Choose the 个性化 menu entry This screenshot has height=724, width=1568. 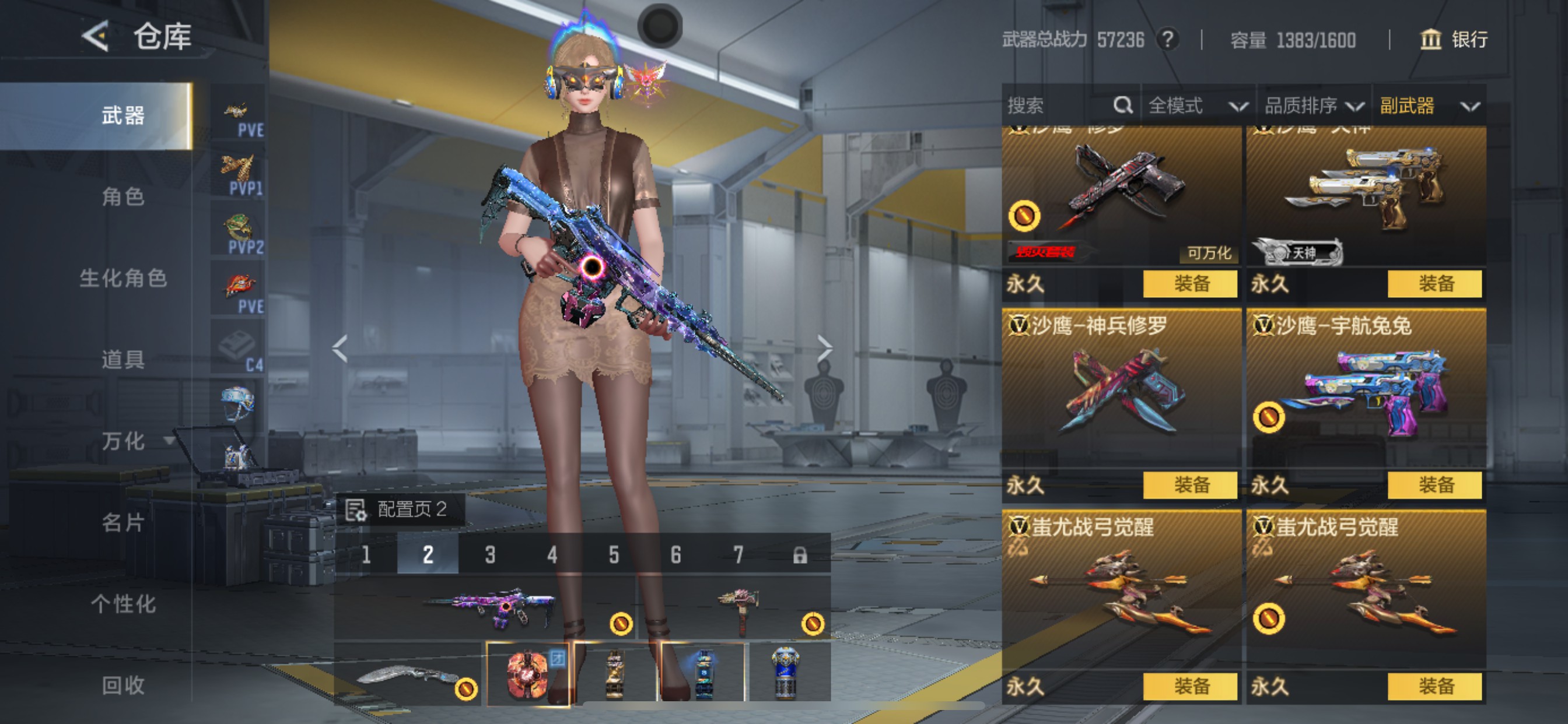[x=123, y=604]
